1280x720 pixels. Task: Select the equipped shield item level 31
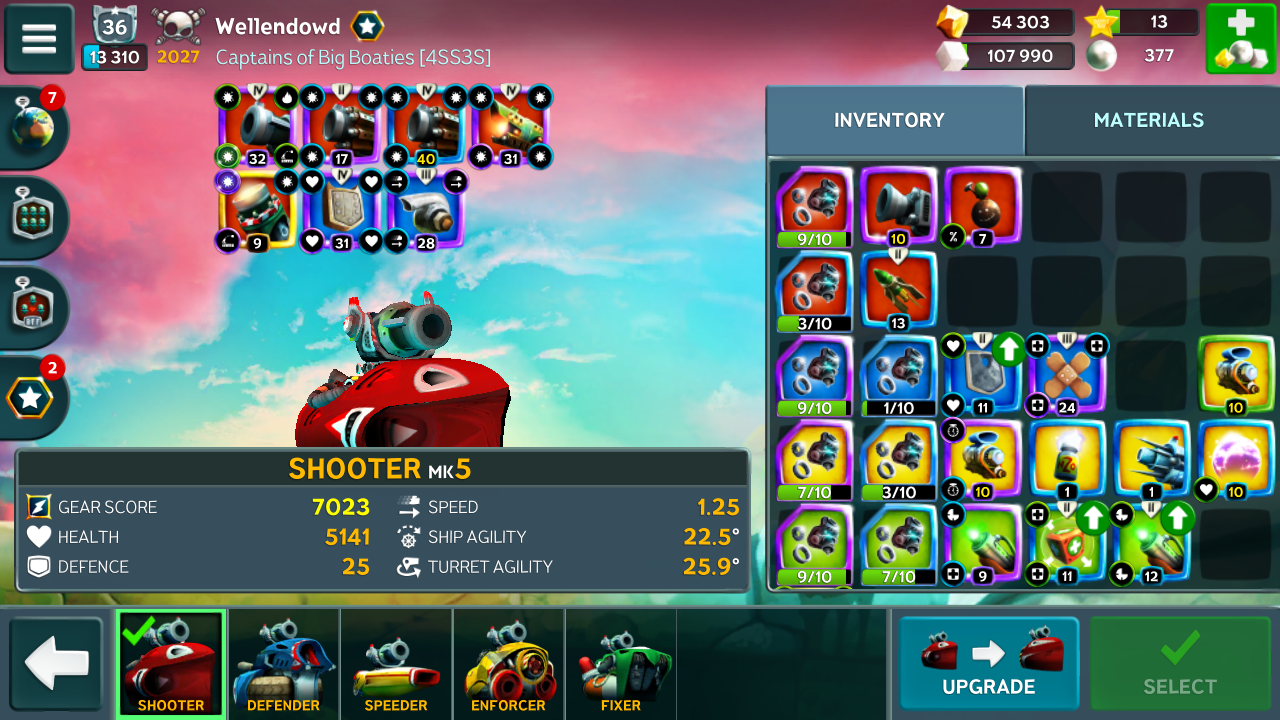[x=342, y=208]
